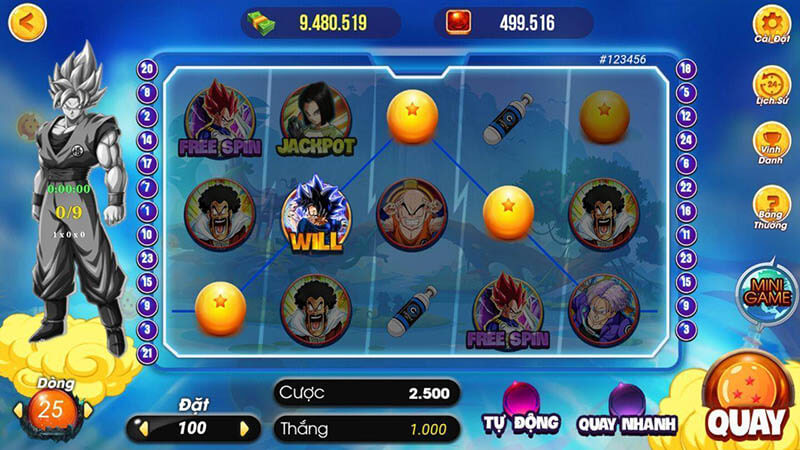
Task: Spin the reels with QUAY
Action: (x=746, y=410)
